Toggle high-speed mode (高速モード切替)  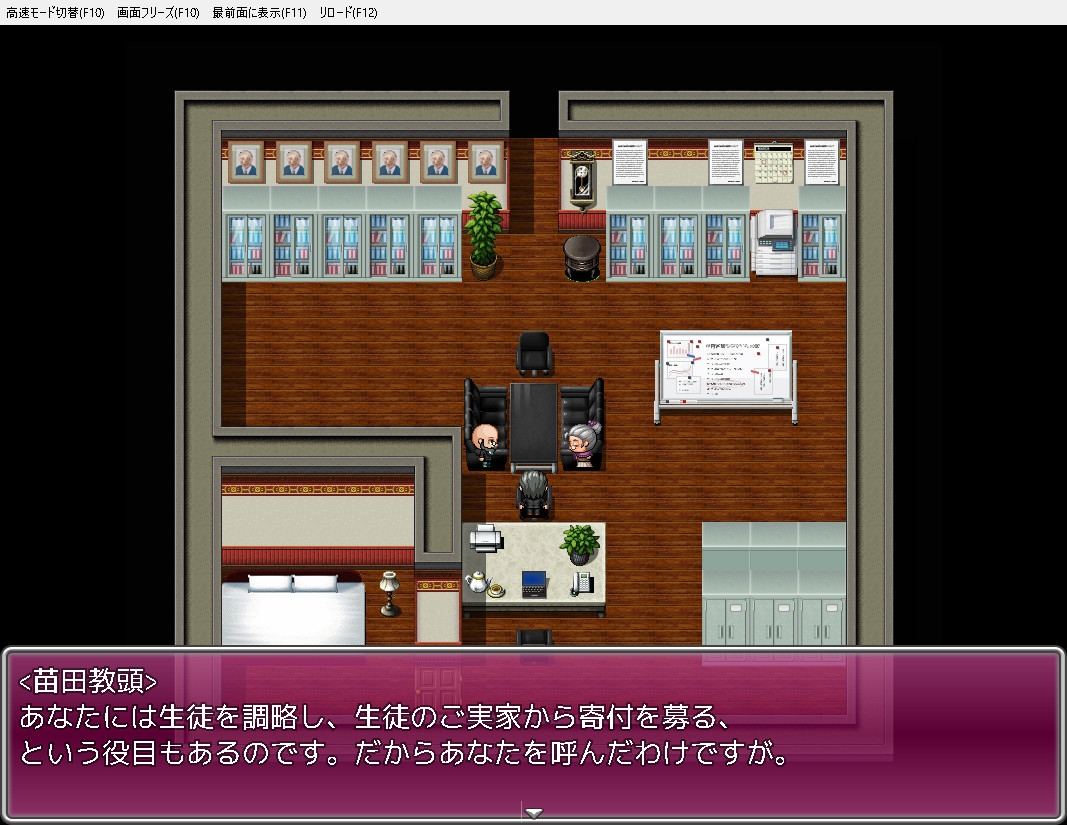[x=55, y=12]
